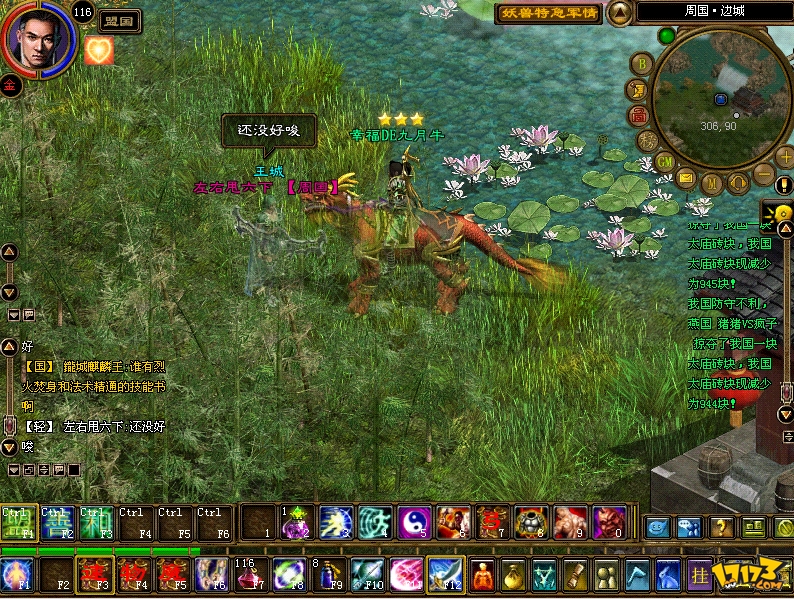Use the yin-yang skill in slot 5

point(413,522)
